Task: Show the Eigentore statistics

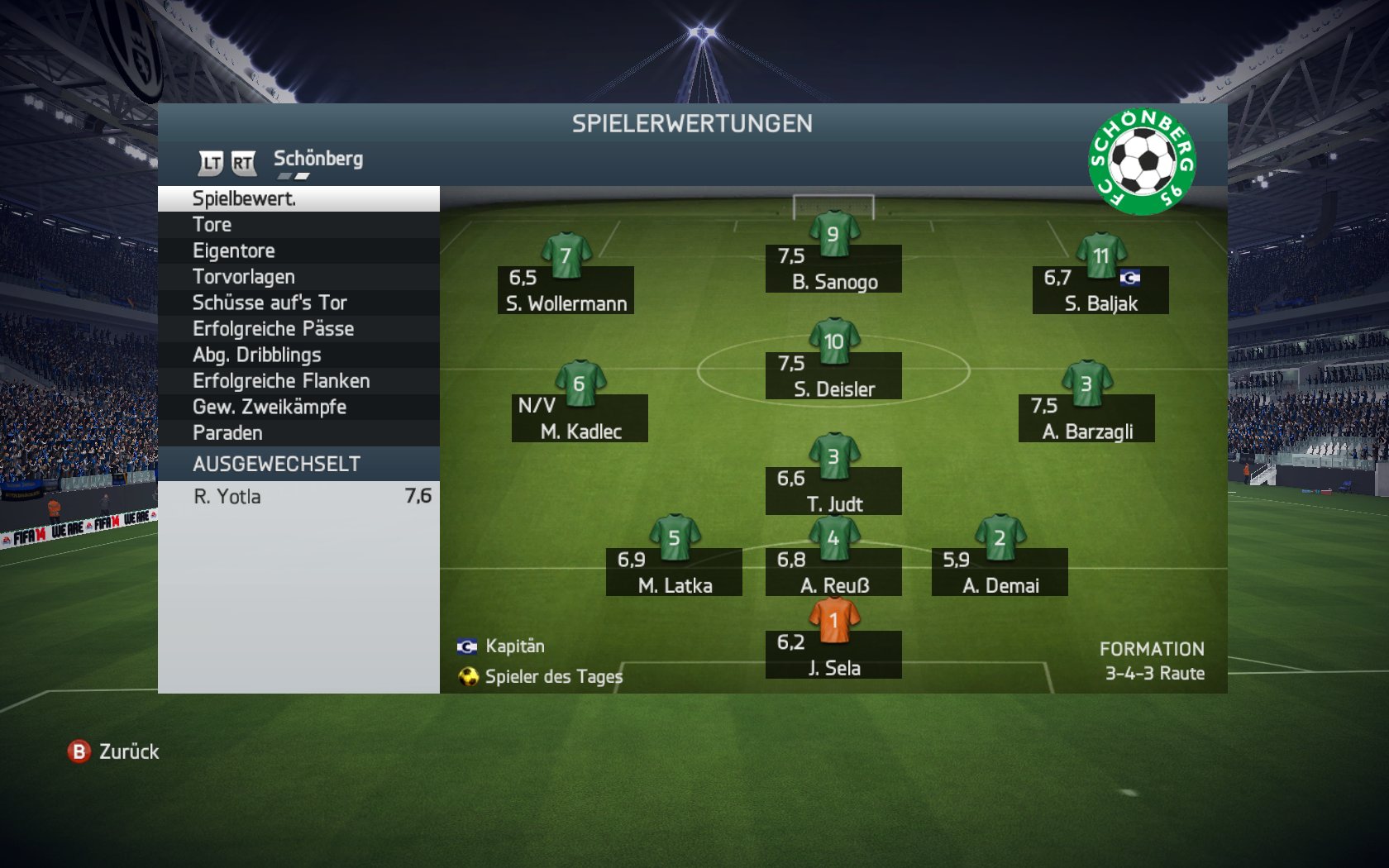Action: (298, 250)
